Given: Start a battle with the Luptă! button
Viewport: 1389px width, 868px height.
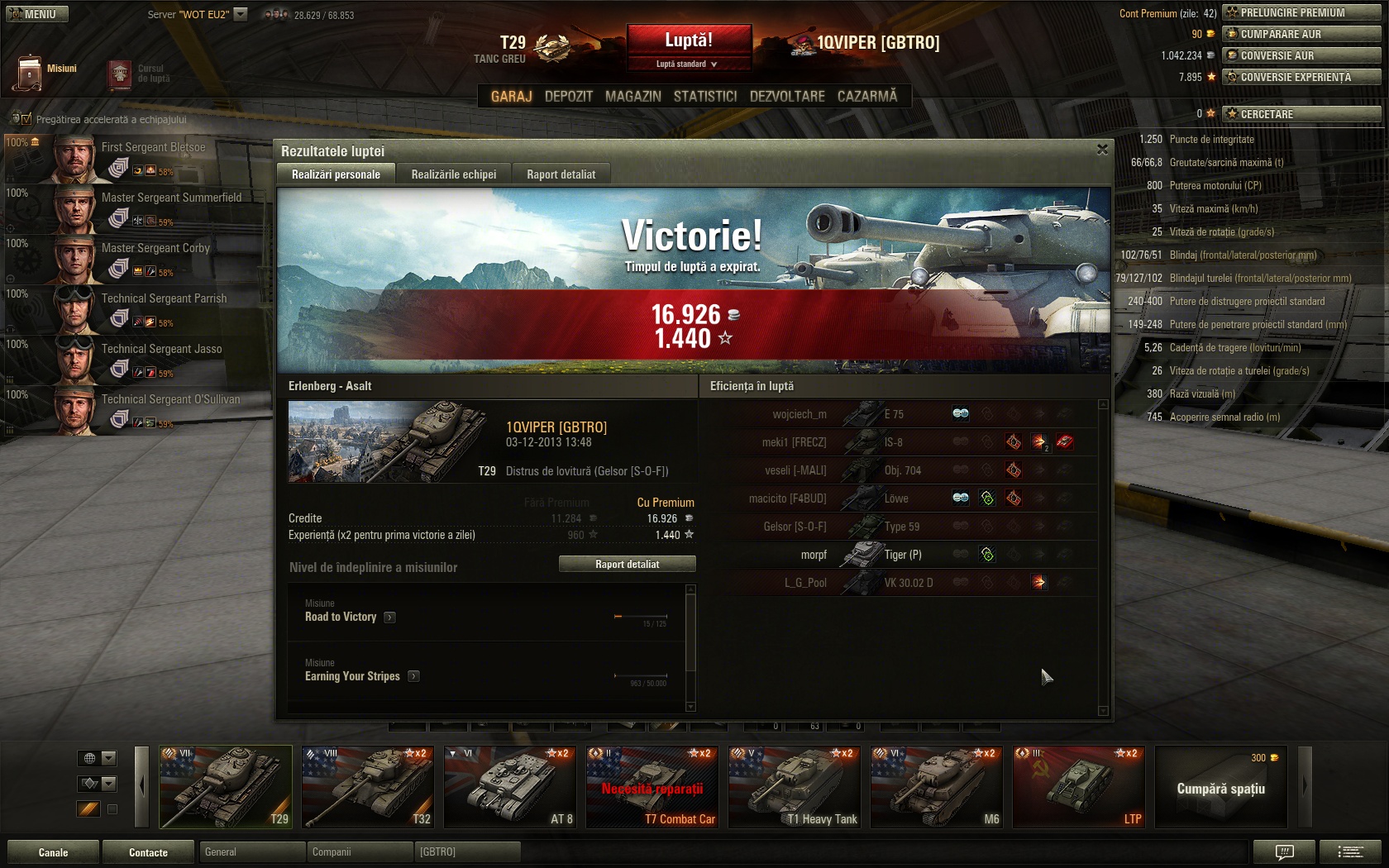Looking at the screenshot, I should click(689, 41).
